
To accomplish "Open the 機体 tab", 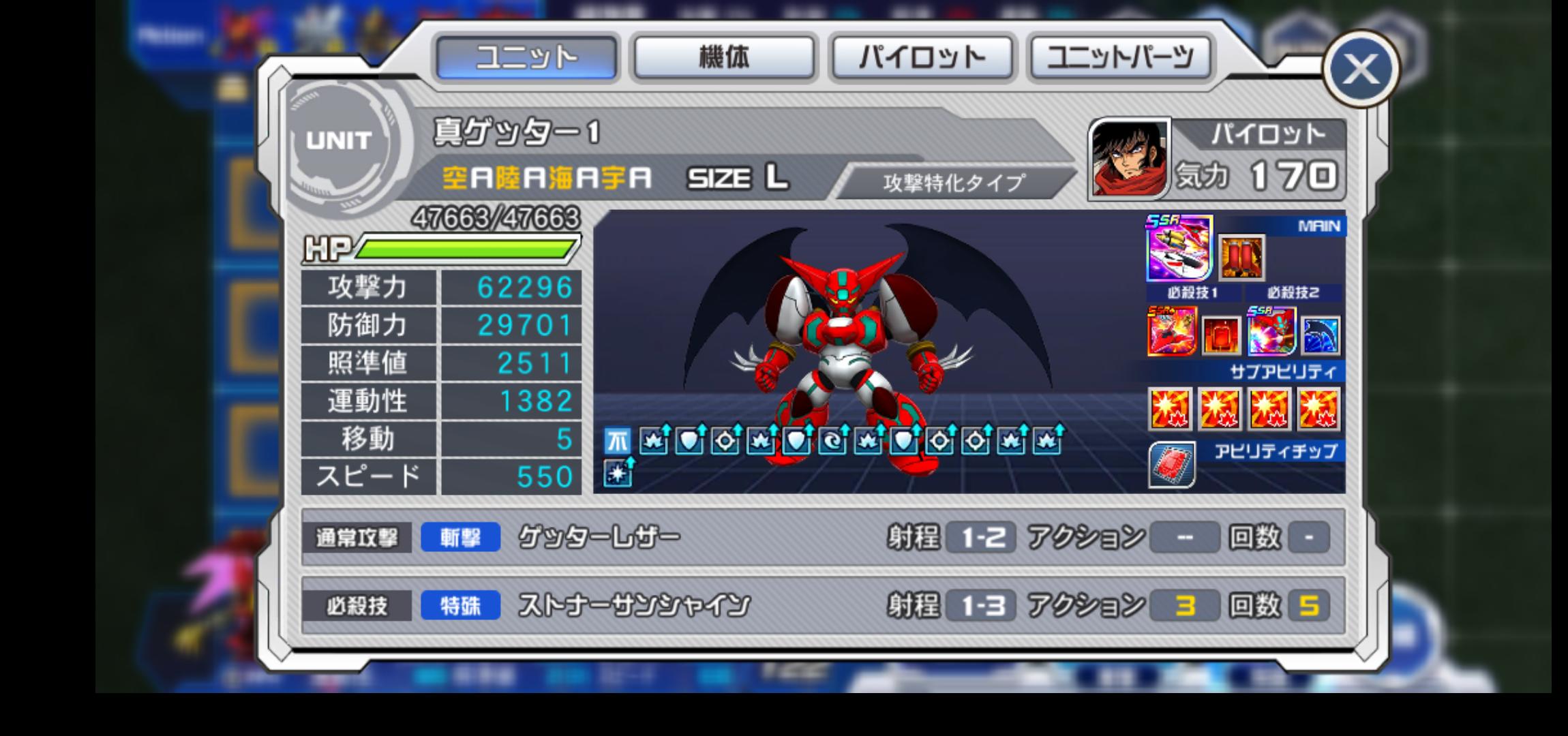I will (x=723, y=57).
